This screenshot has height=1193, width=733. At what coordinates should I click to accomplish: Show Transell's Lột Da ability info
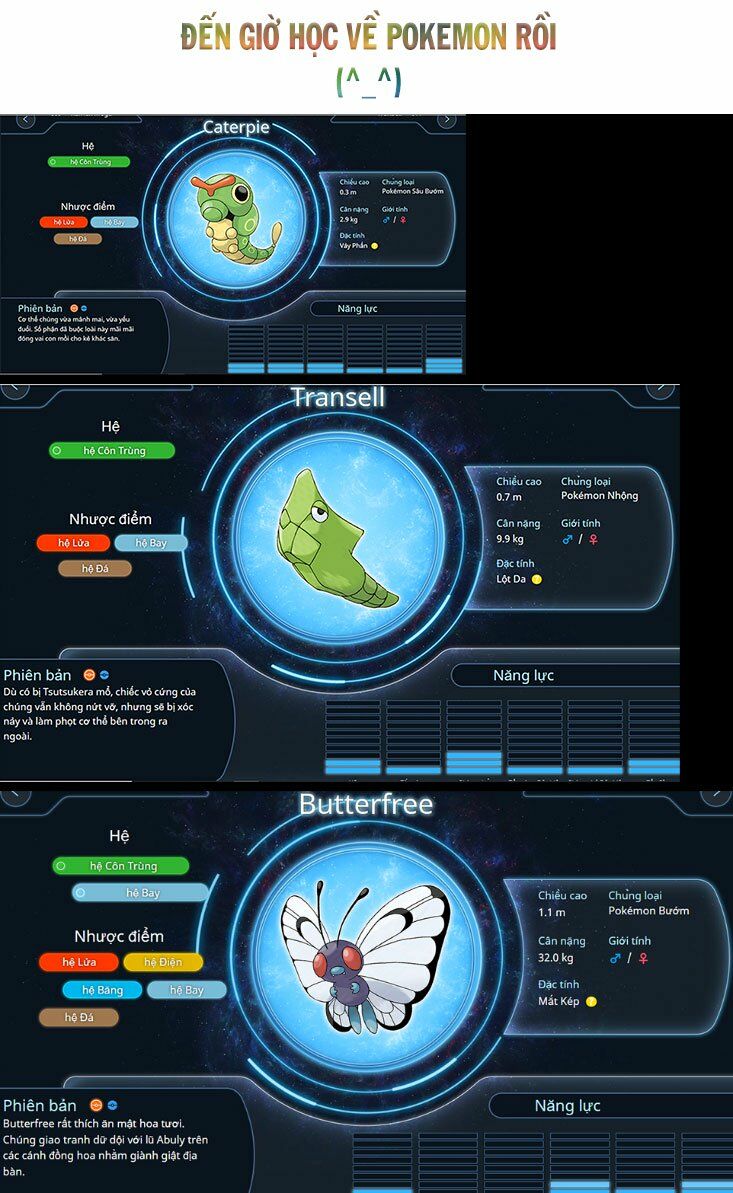[x=537, y=579]
